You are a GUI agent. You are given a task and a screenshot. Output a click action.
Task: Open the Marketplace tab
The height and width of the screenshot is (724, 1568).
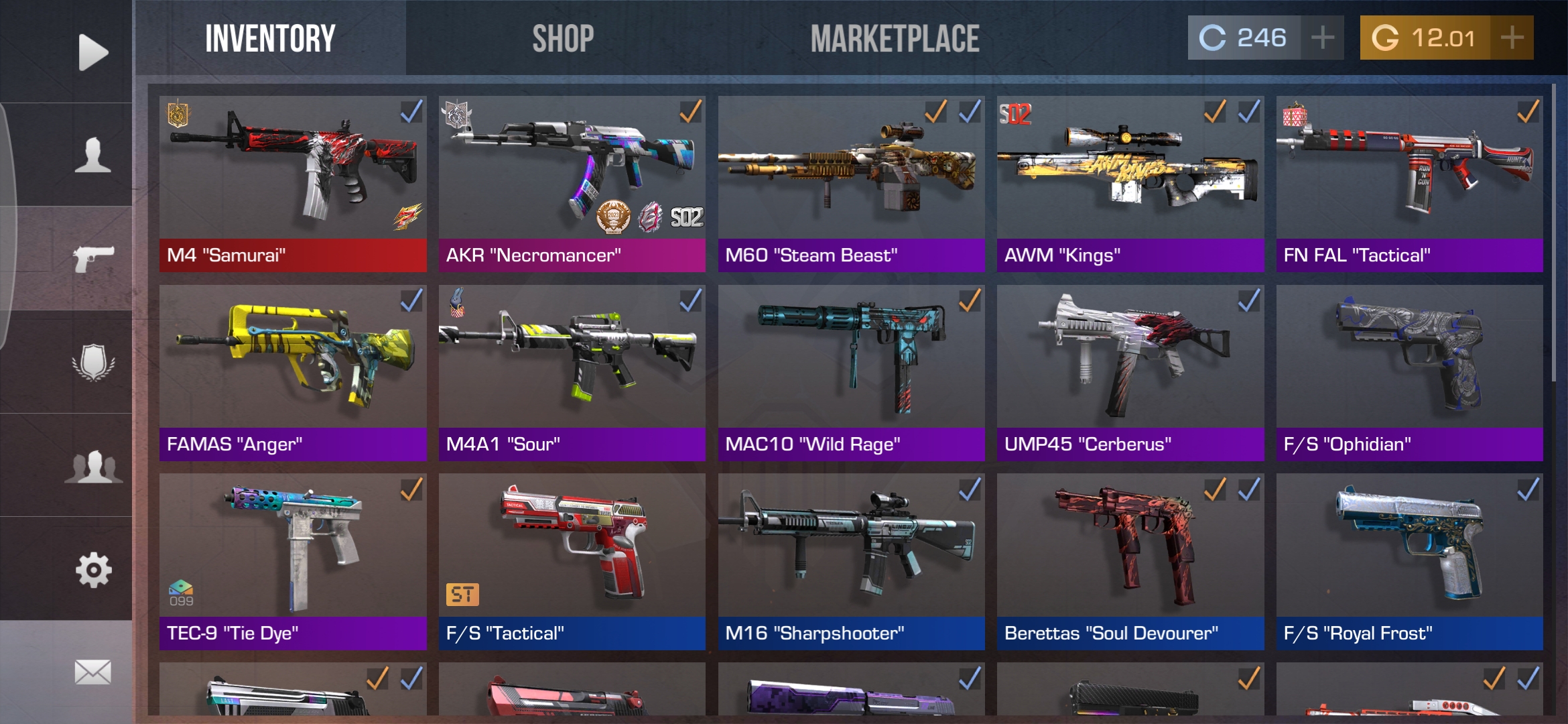coord(895,39)
